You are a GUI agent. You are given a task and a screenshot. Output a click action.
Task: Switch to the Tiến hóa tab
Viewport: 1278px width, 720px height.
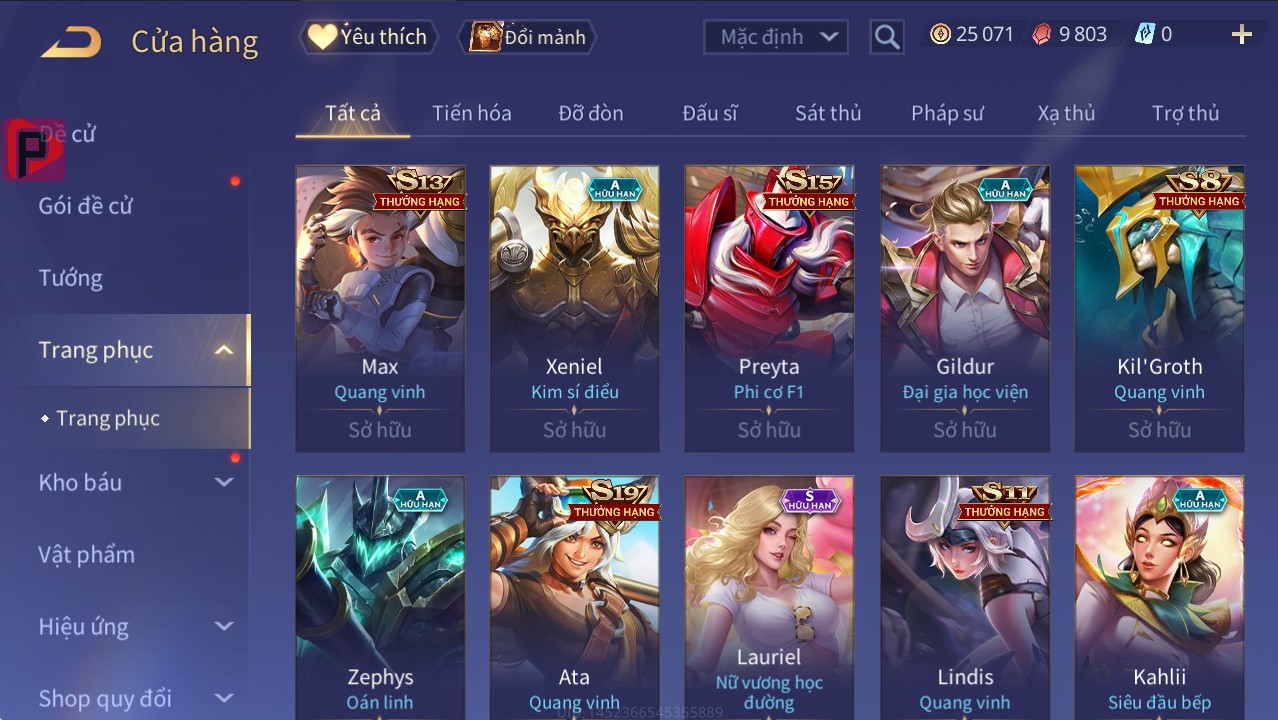471,113
